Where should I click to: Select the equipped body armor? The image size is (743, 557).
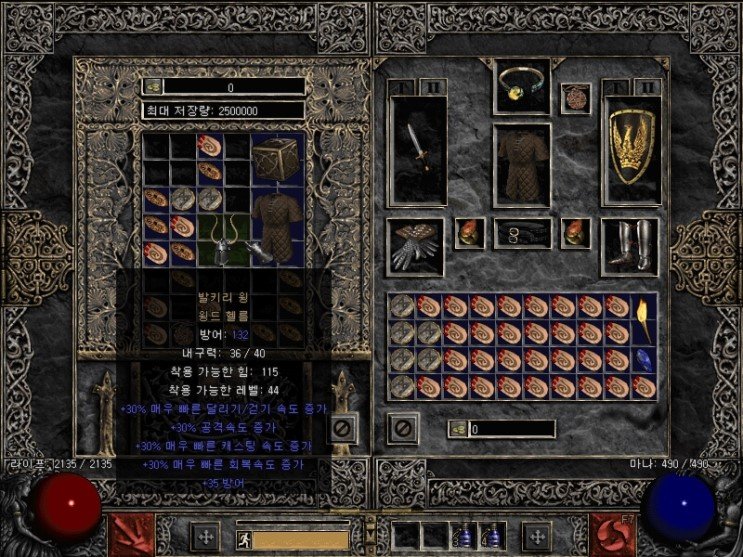521,165
